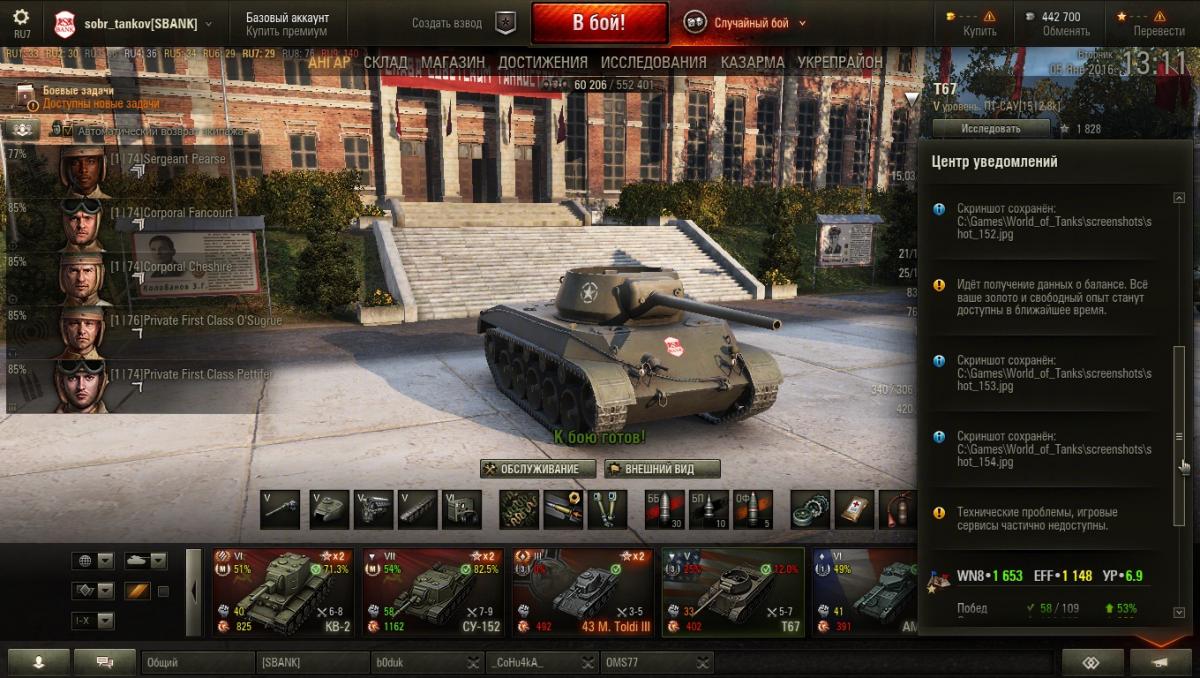Select the СУ-152 tank in carousel

click(431, 593)
